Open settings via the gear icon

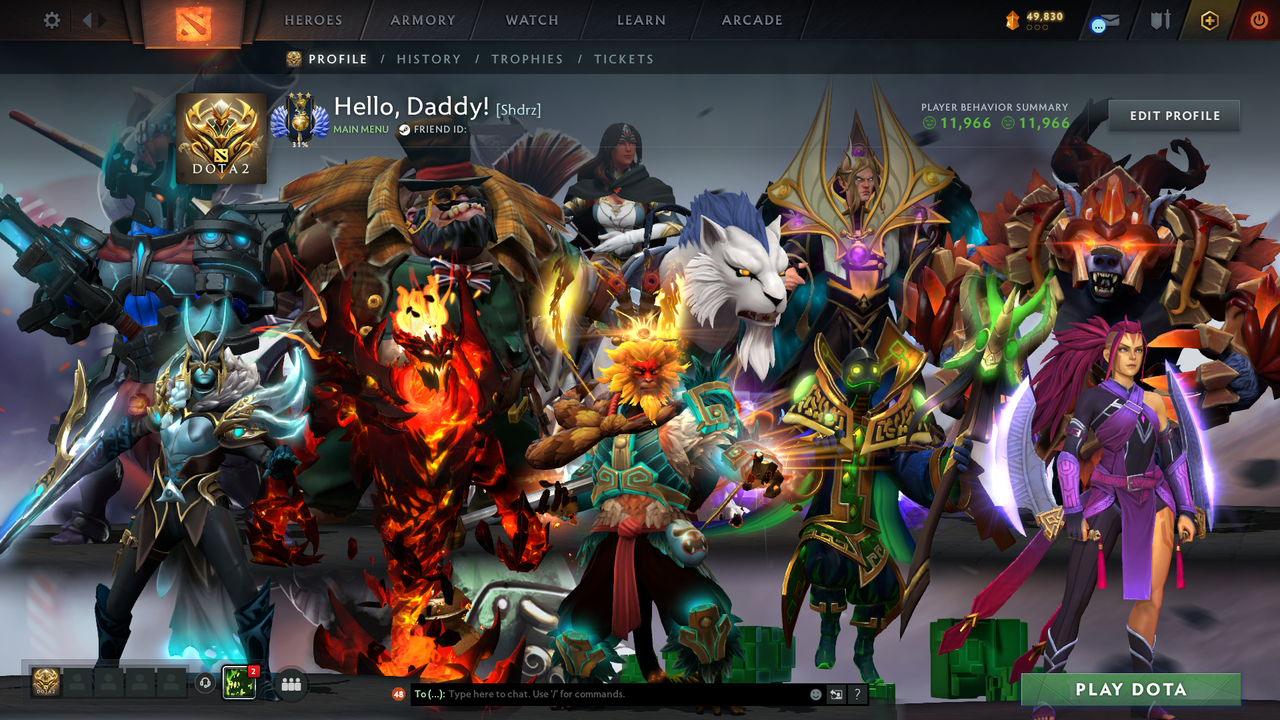coord(51,19)
